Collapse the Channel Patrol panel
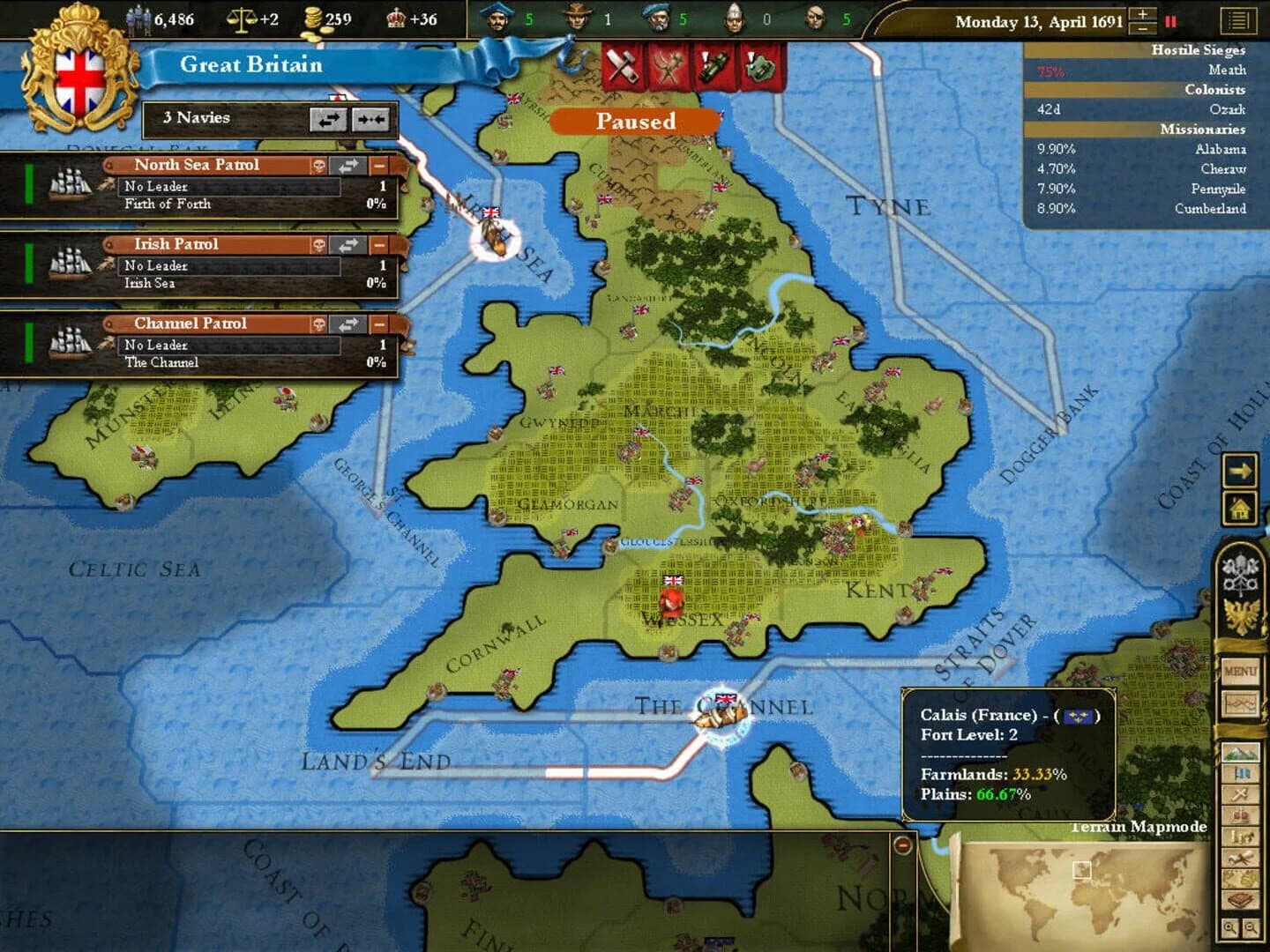The image size is (1270, 952). coord(377,324)
